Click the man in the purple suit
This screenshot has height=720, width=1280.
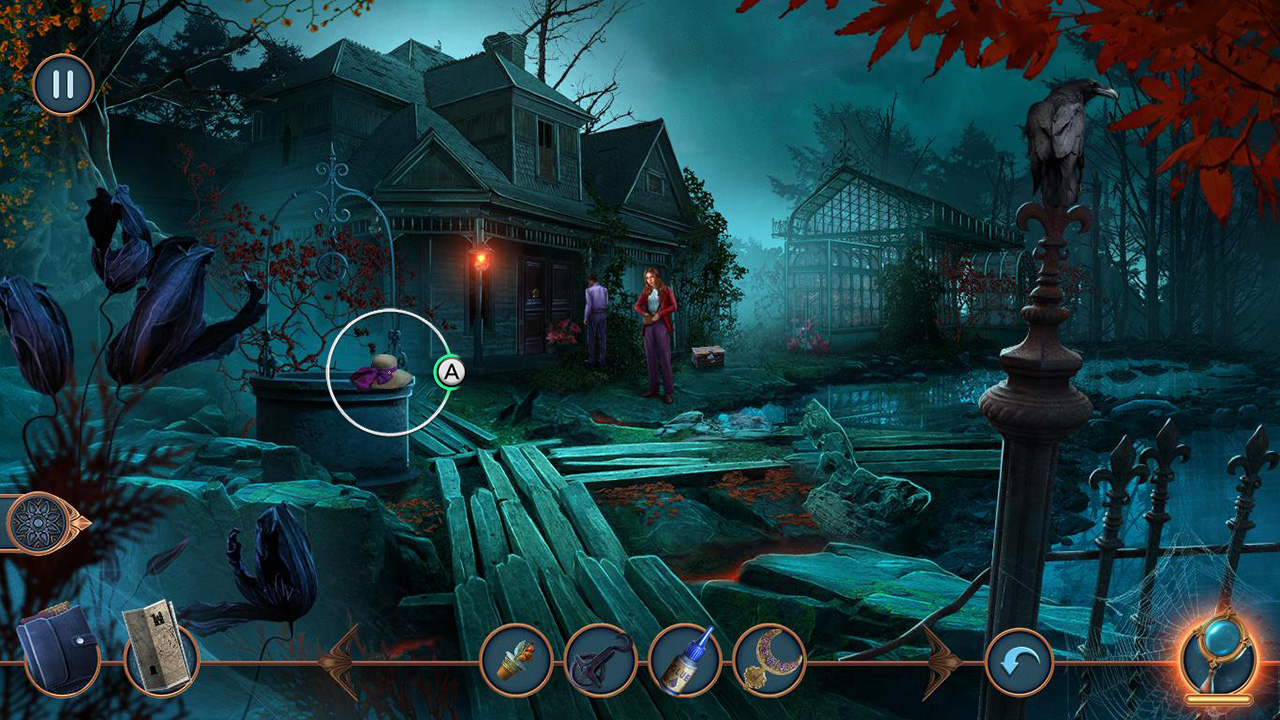(594, 310)
